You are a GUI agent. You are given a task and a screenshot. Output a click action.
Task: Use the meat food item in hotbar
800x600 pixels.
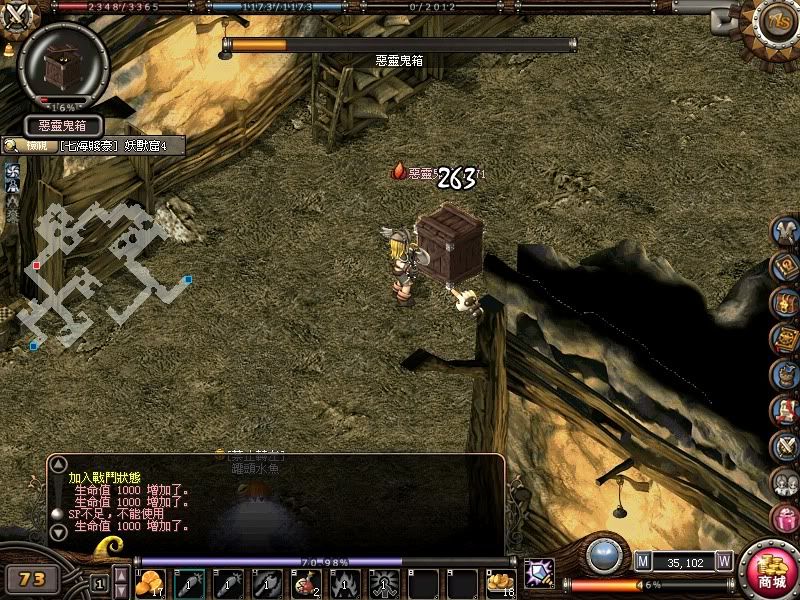[303, 582]
